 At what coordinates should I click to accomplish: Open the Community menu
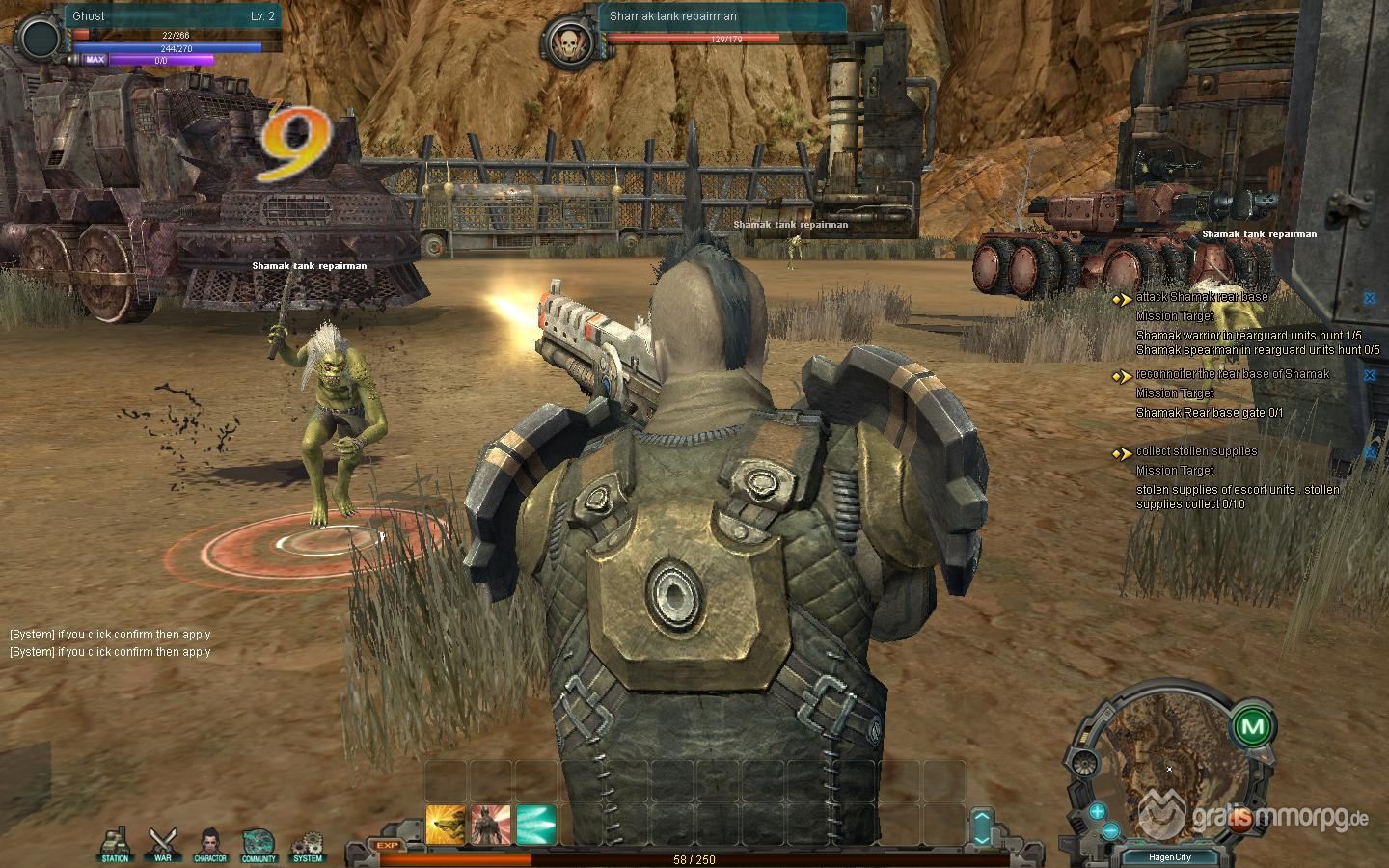259,843
